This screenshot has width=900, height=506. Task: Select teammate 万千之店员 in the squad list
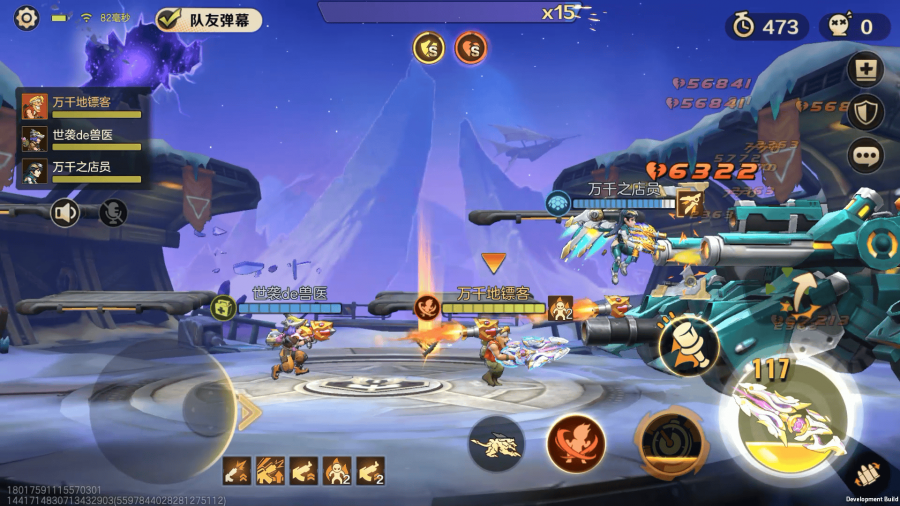point(82,171)
